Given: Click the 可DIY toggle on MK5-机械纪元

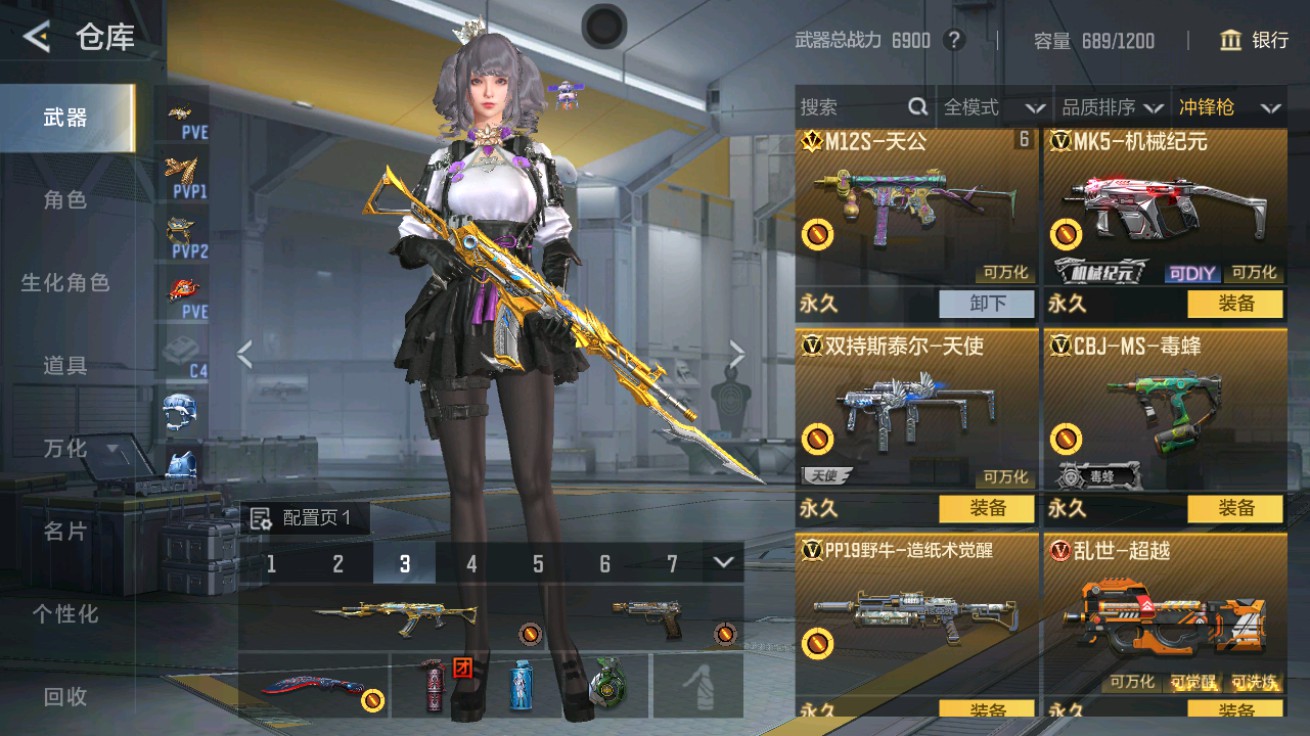Looking at the screenshot, I should click(1195, 273).
